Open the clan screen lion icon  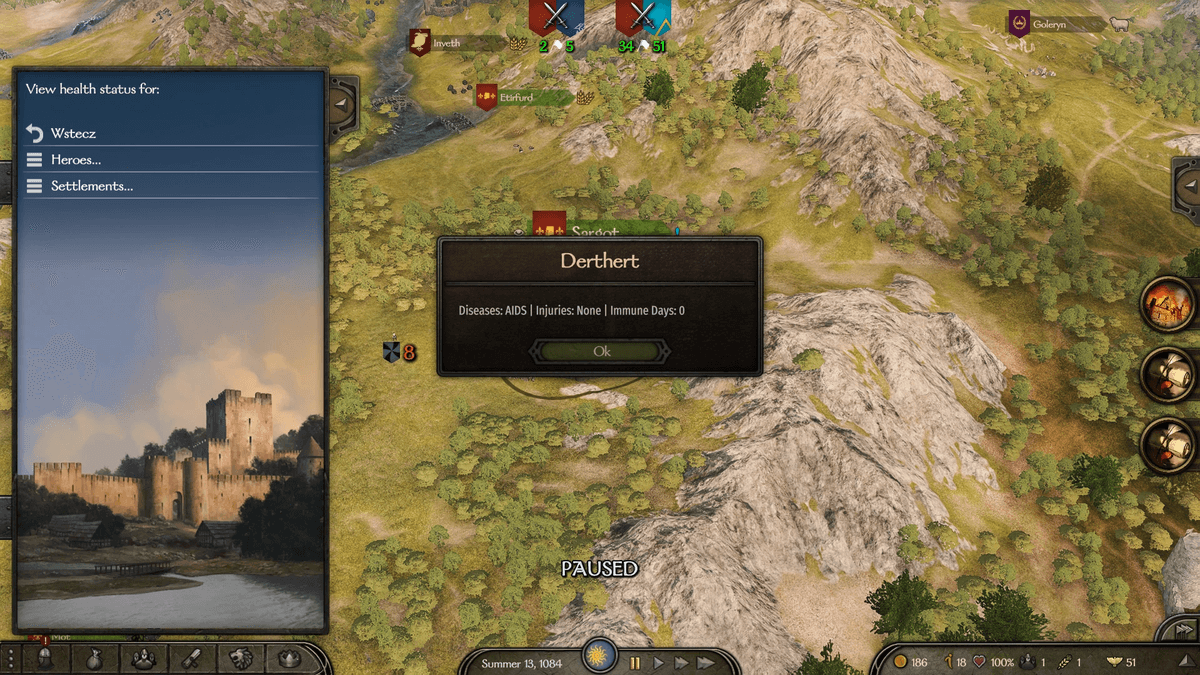[x=241, y=659]
